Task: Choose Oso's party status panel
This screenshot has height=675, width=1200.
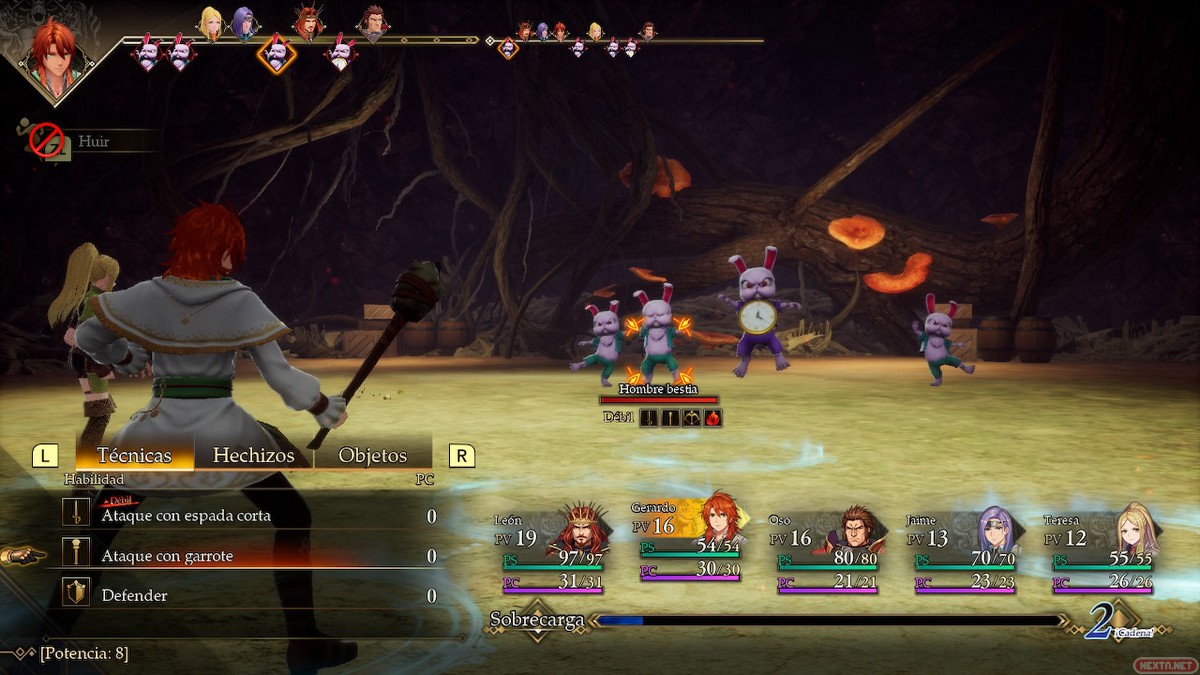Action: [826, 553]
